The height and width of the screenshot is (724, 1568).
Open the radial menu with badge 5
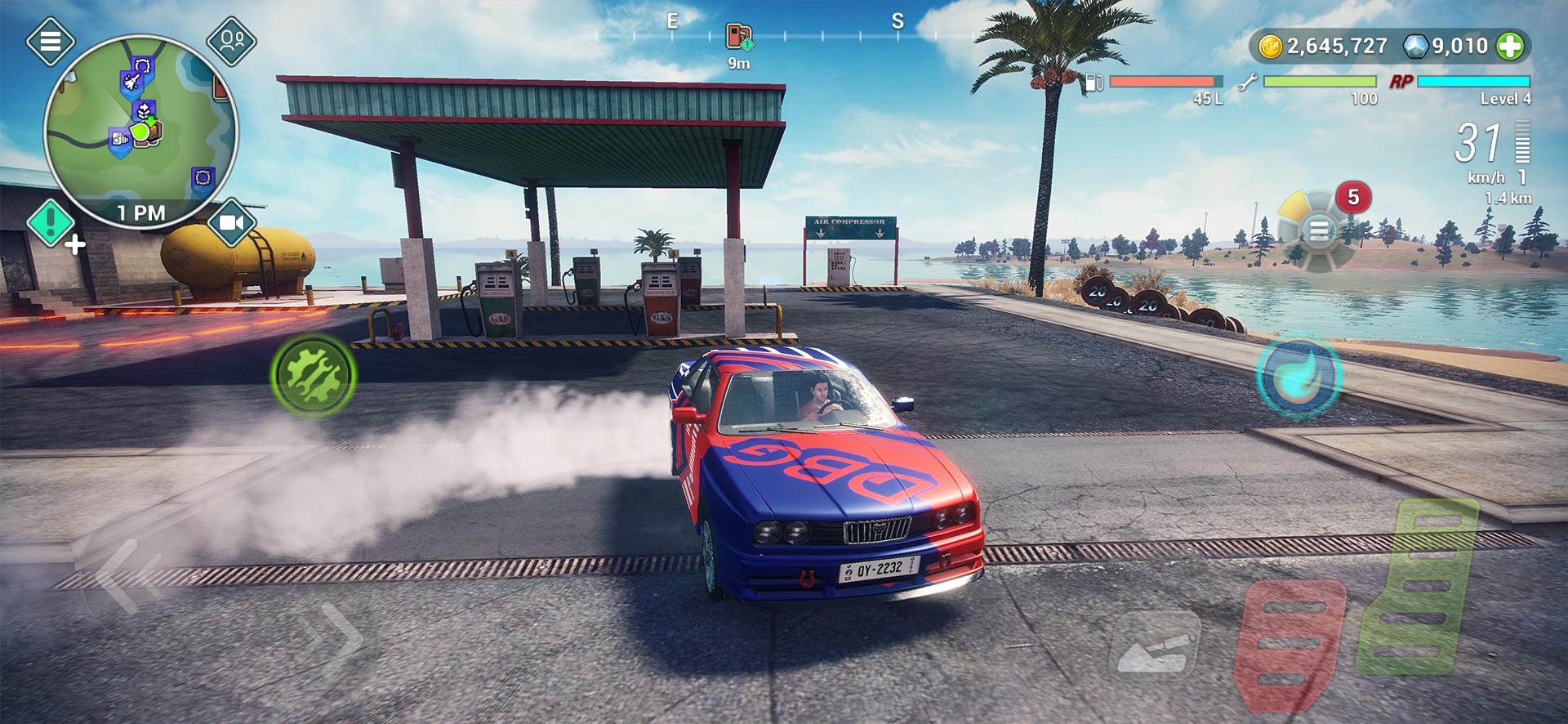coord(1318,231)
